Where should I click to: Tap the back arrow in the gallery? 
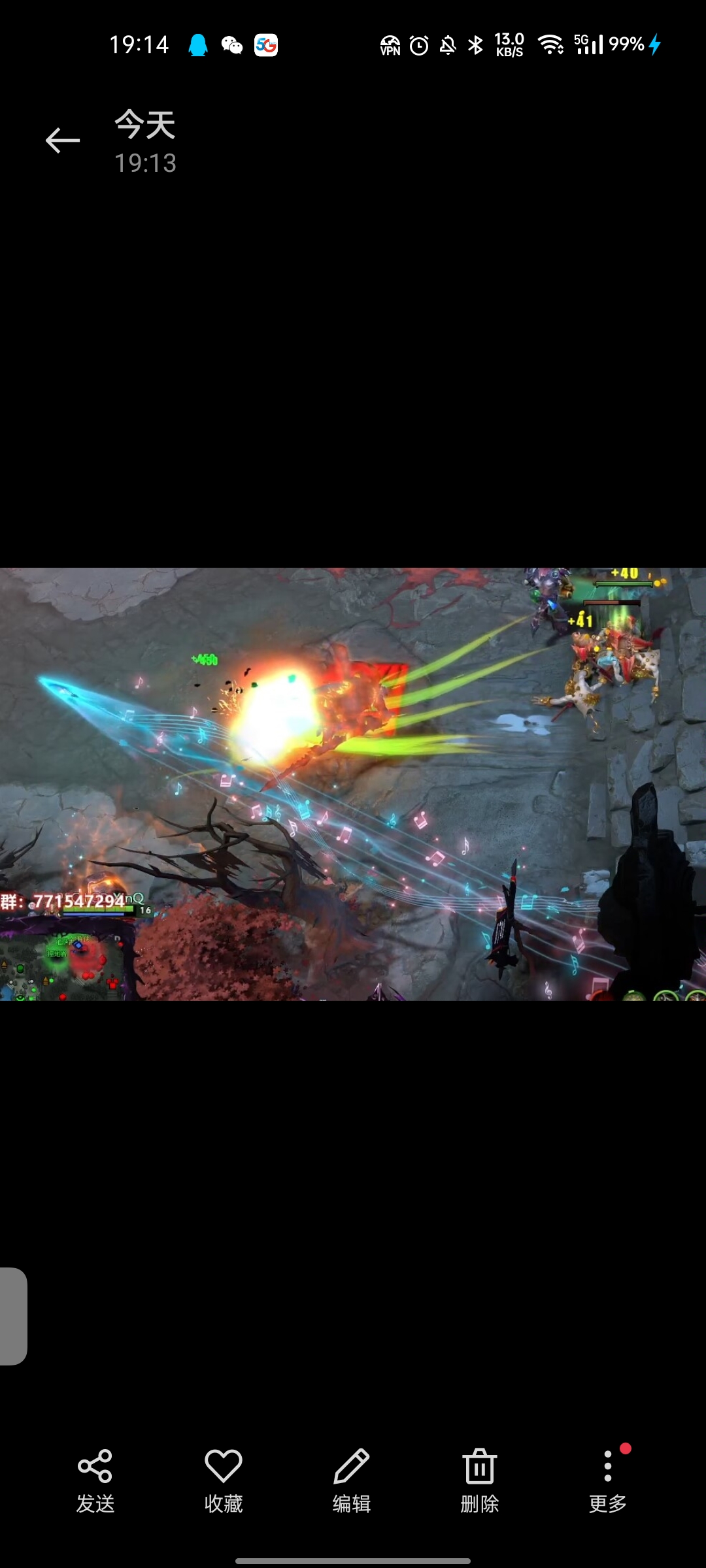(x=63, y=140)
